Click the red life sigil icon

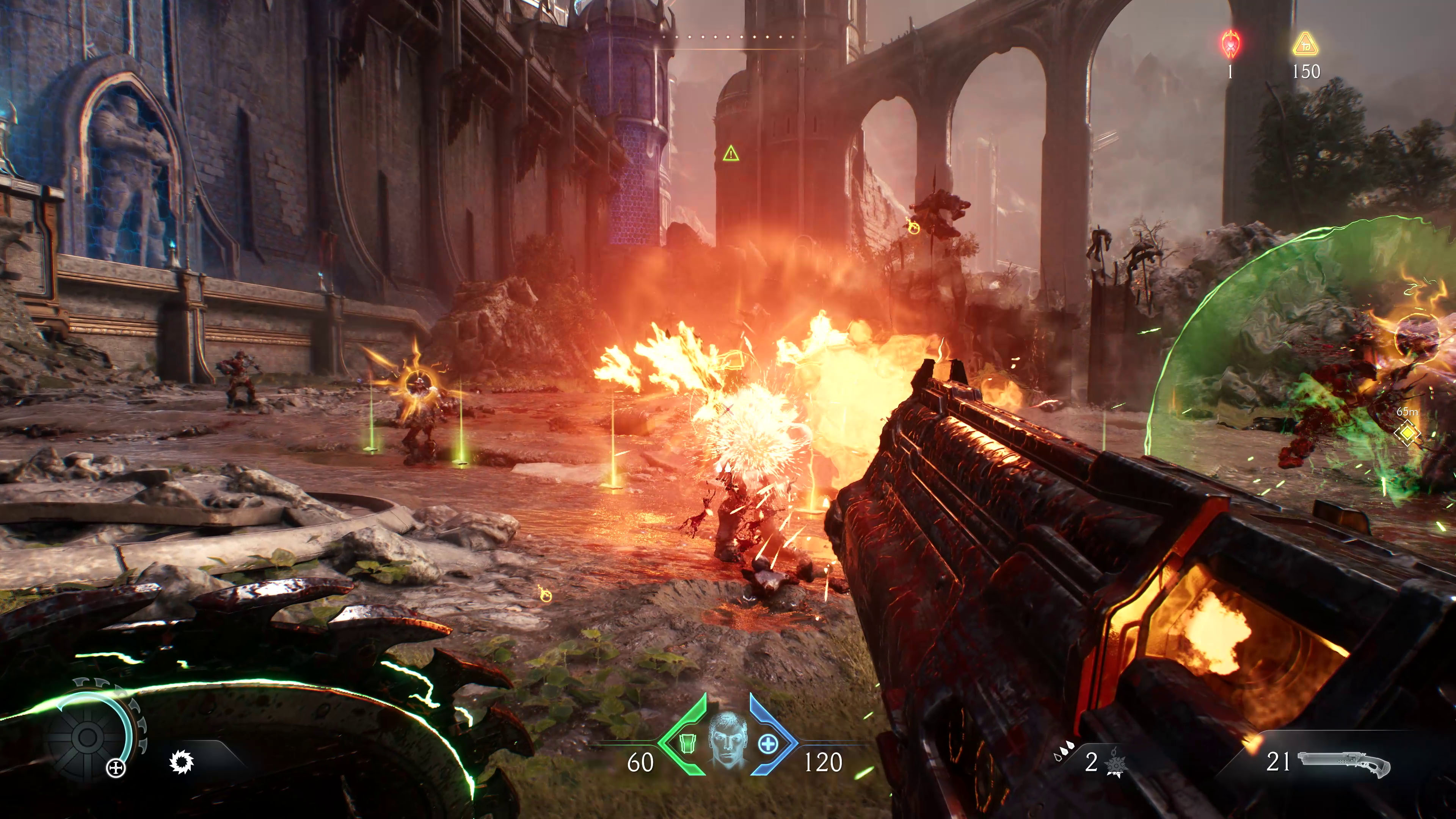click(x=1230, y=44)
